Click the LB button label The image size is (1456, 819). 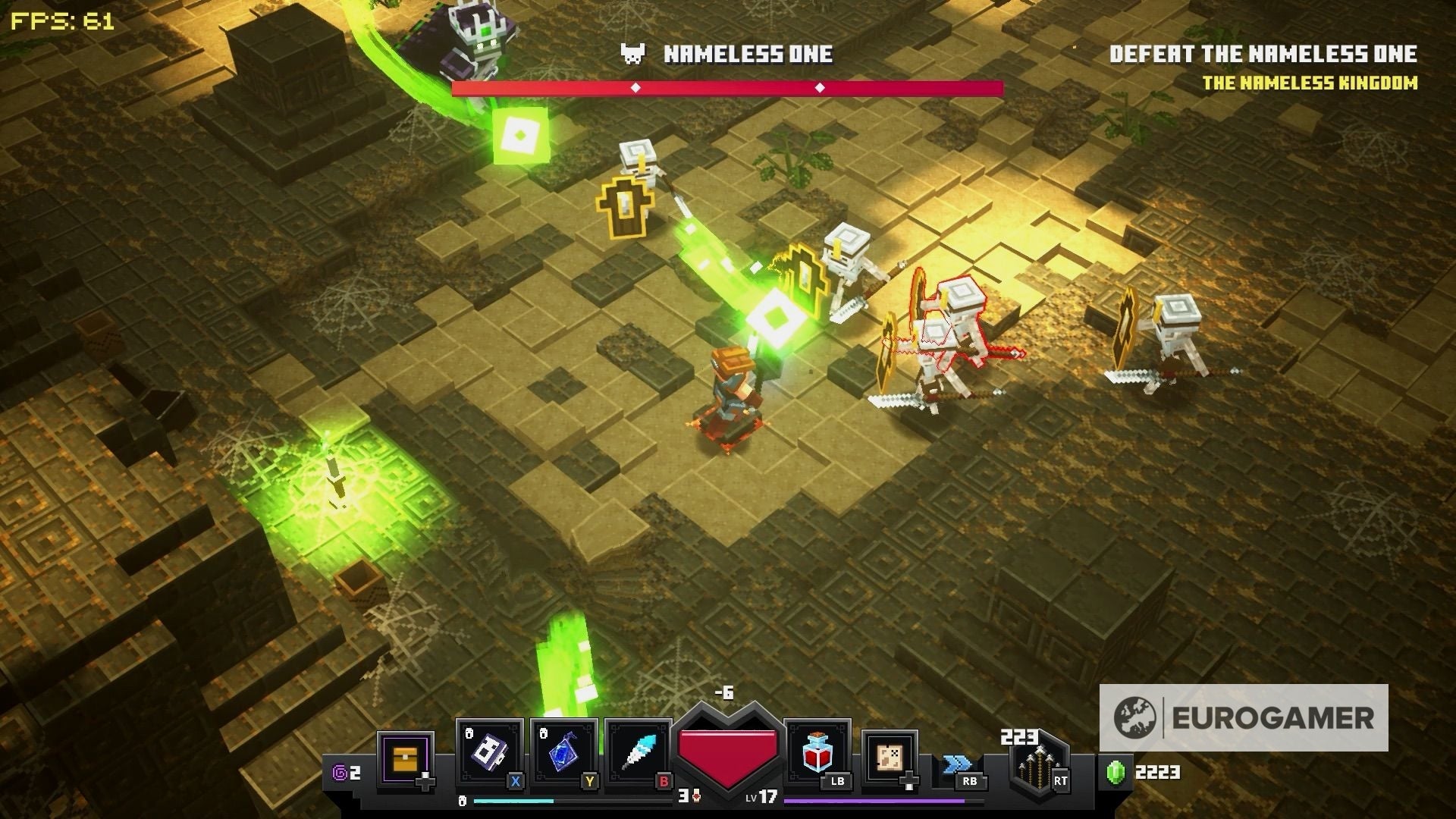(x=836, y=782)
